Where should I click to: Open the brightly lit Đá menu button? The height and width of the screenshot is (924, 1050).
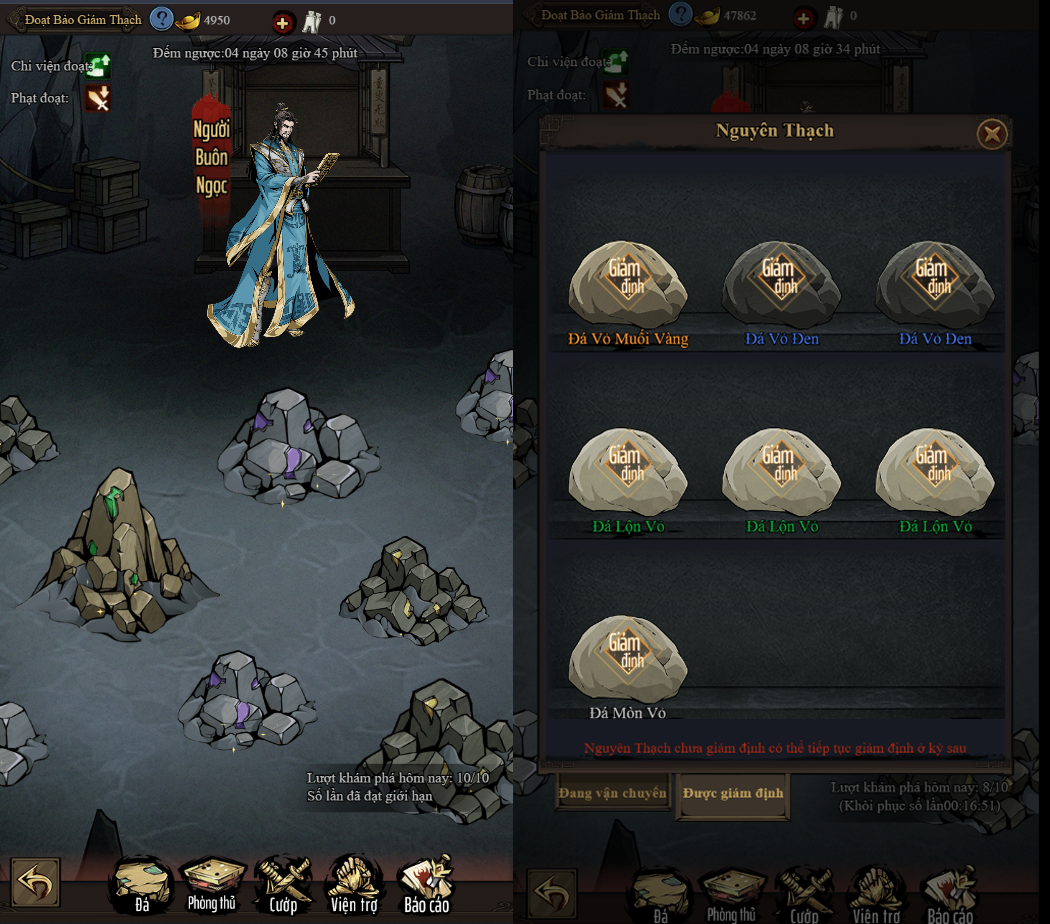[x=142, y=883]
